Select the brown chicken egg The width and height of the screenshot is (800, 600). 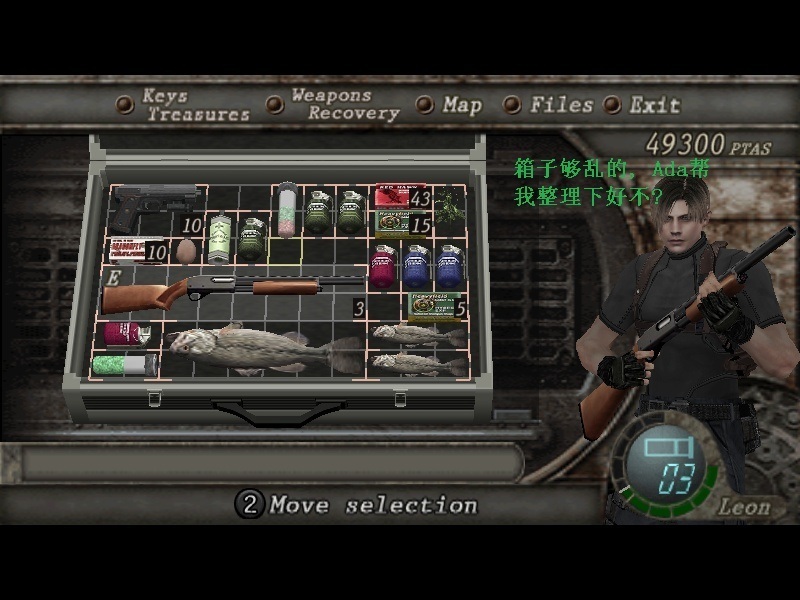point(186,250)
